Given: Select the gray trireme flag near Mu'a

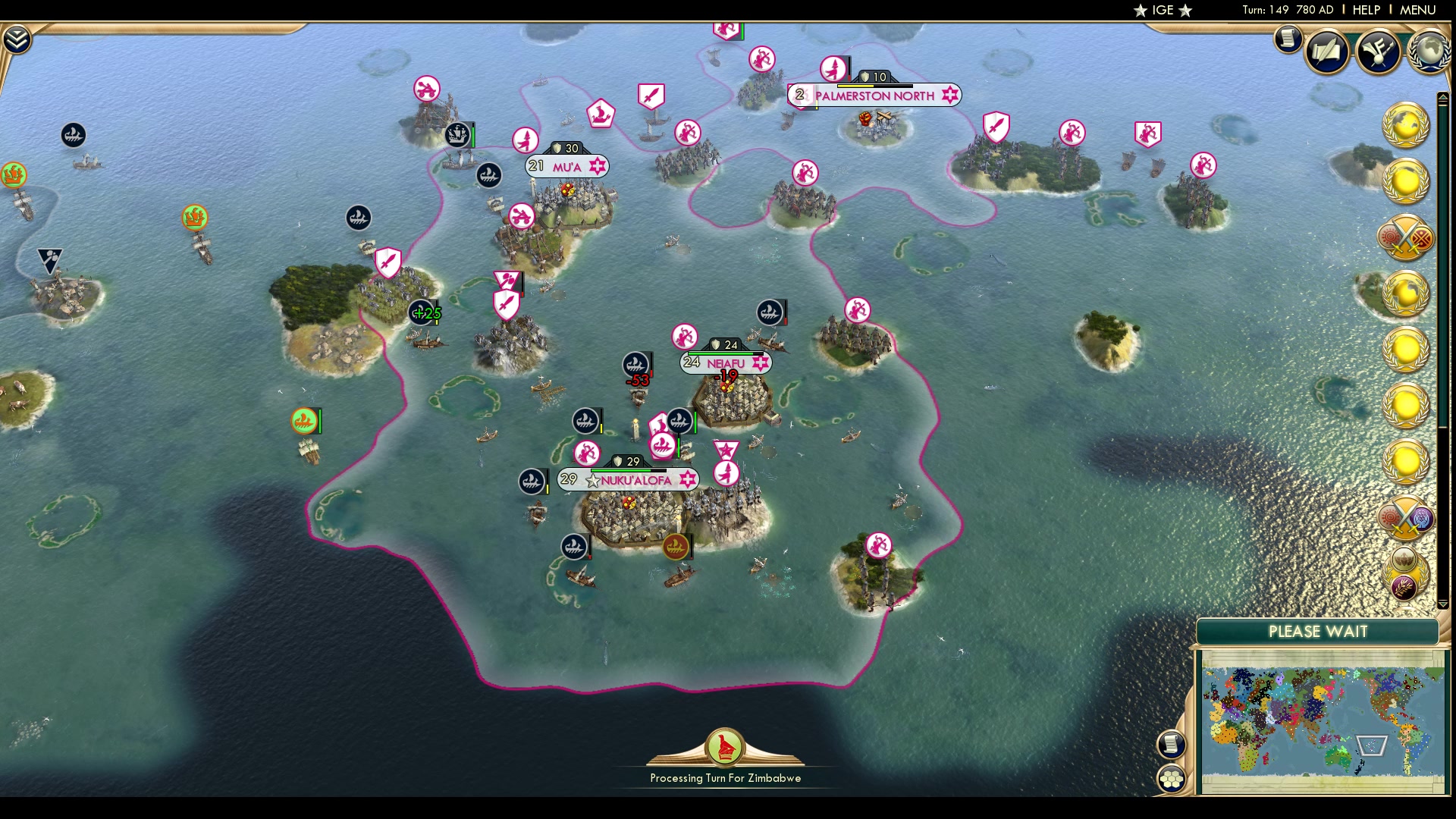Looking at the screenshot, I should tap(488, 174).
